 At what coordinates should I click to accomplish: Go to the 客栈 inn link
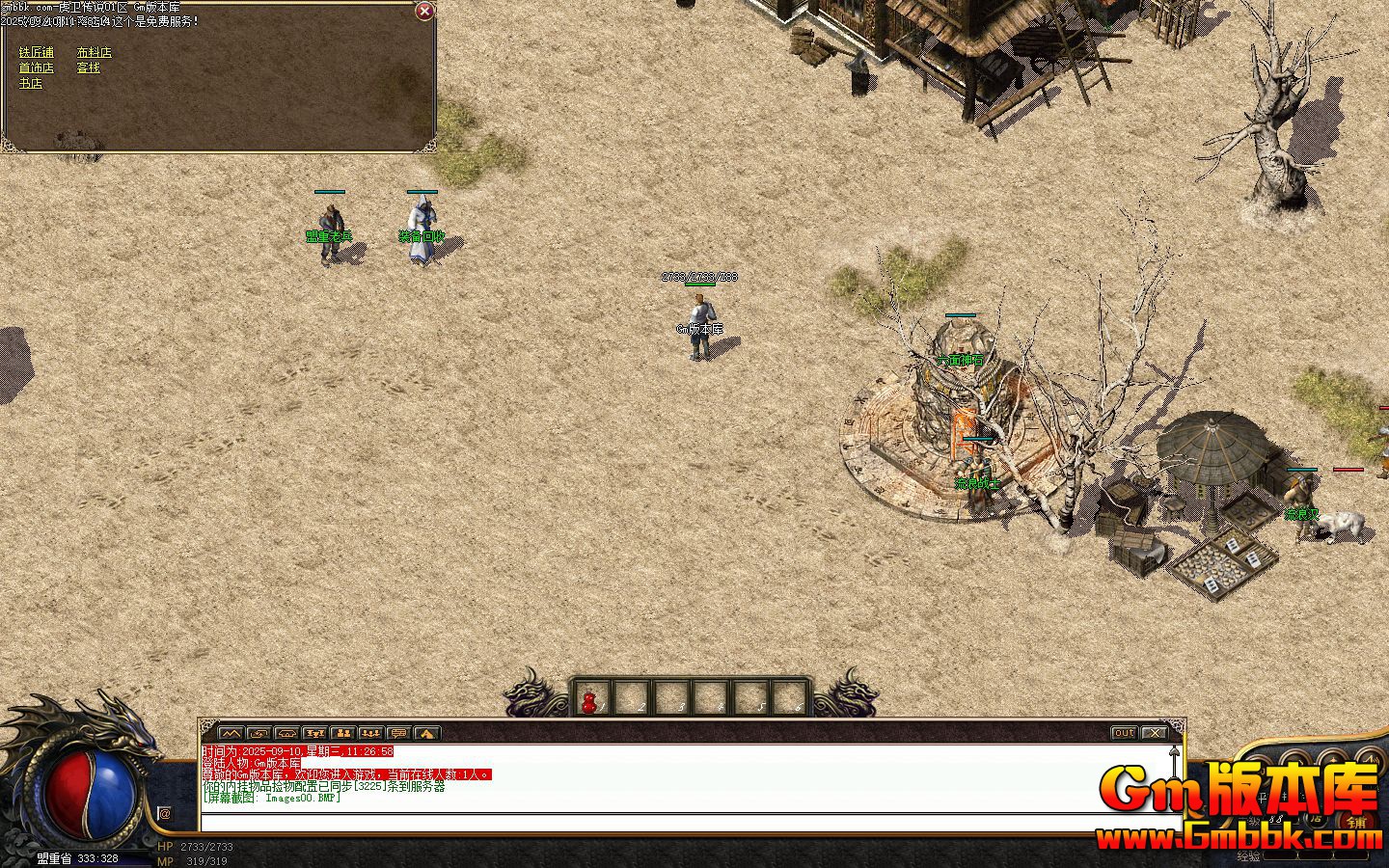tap(88, 68)
